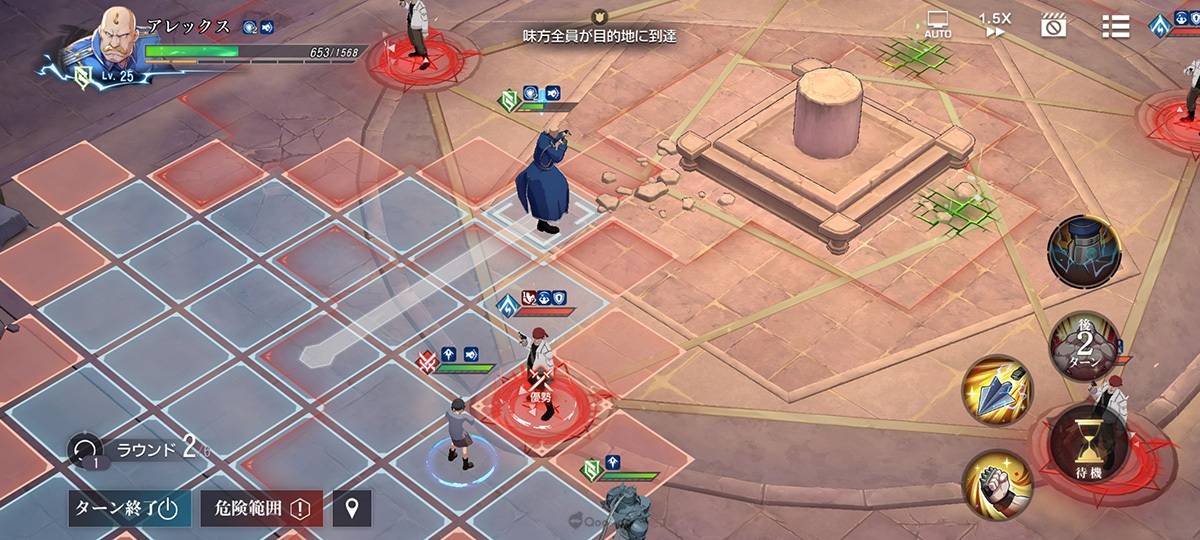Open the list menu icon
1200x540 pixels.
point(1115,26)
